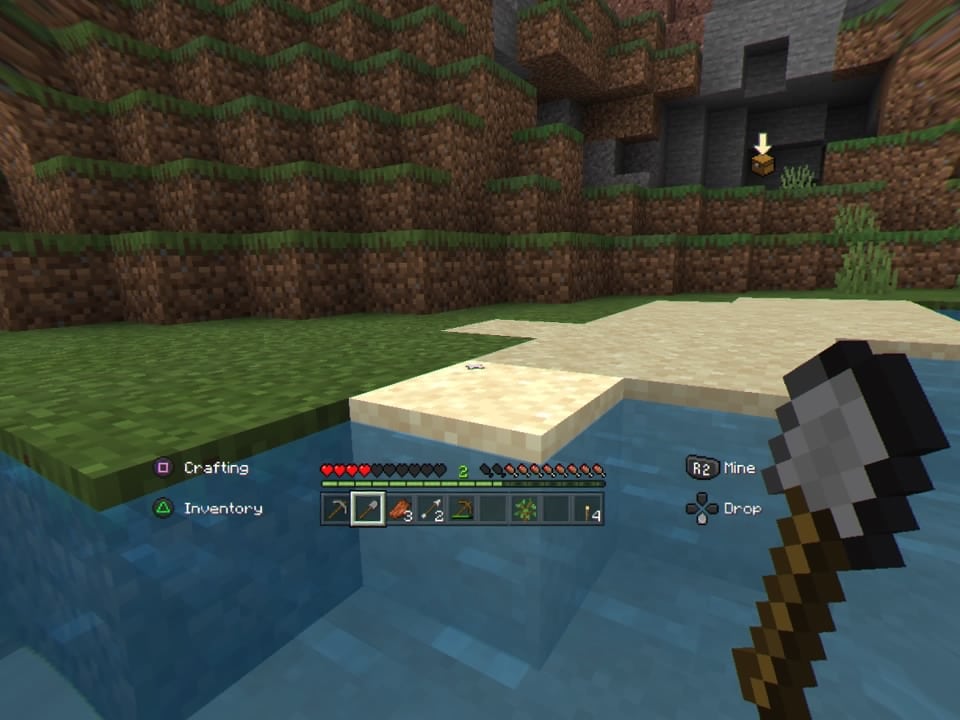Screen dimensions: 960x720
Task: Select the arrows stack in the hotbar
Action: 431,509
